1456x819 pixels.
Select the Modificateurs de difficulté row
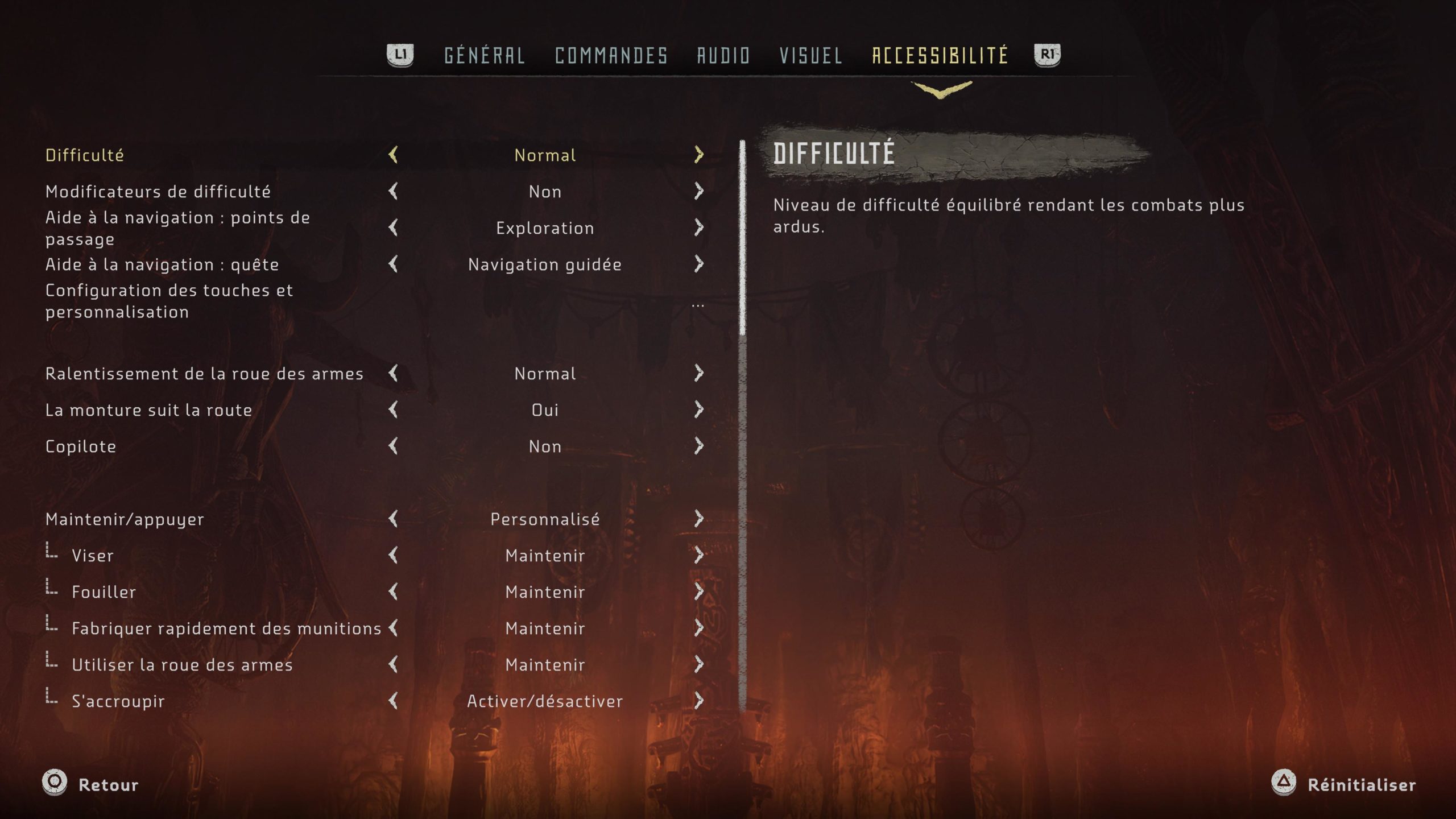click(x=158, y=192)
